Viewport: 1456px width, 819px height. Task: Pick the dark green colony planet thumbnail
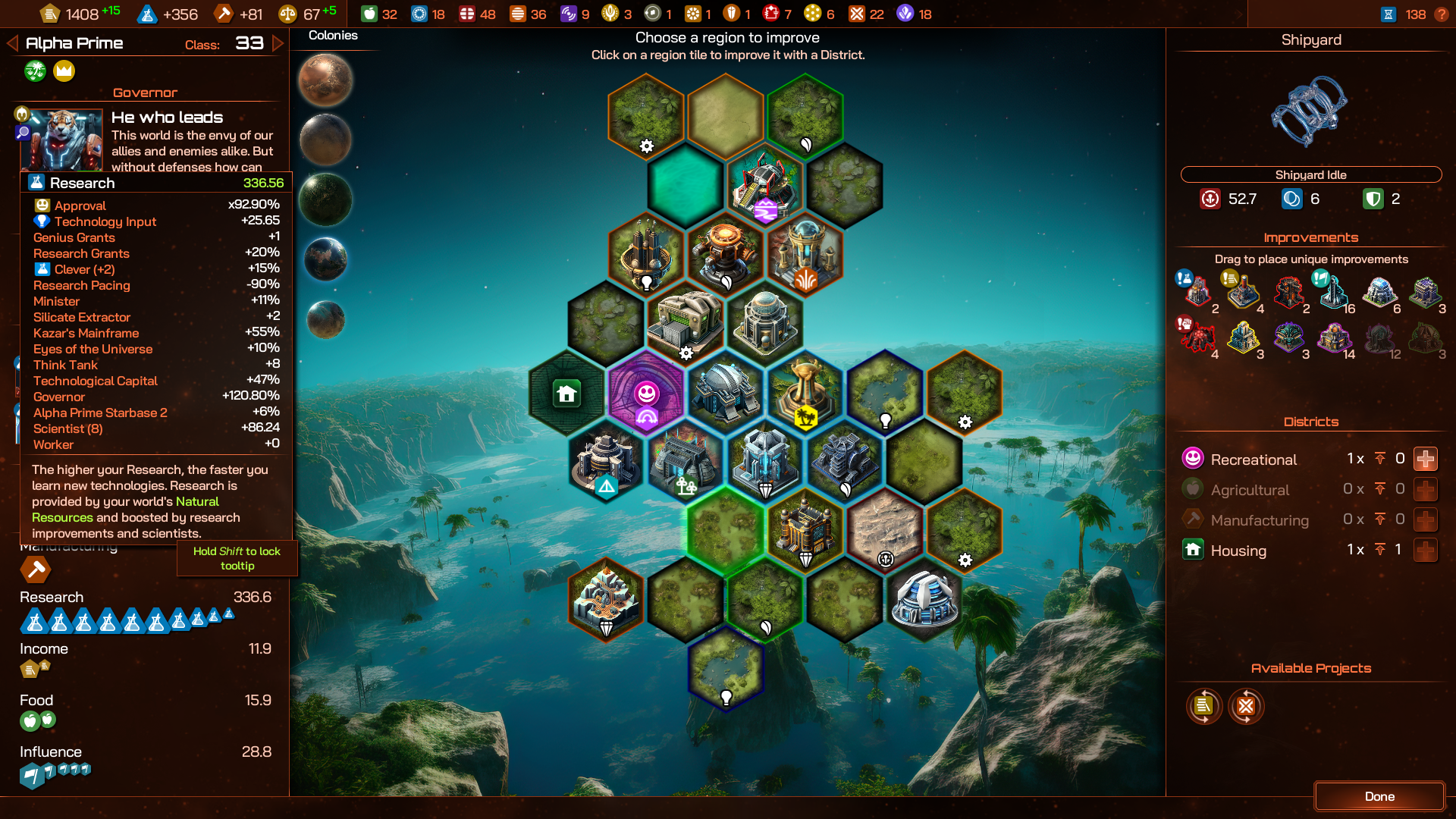coord(325,199)
